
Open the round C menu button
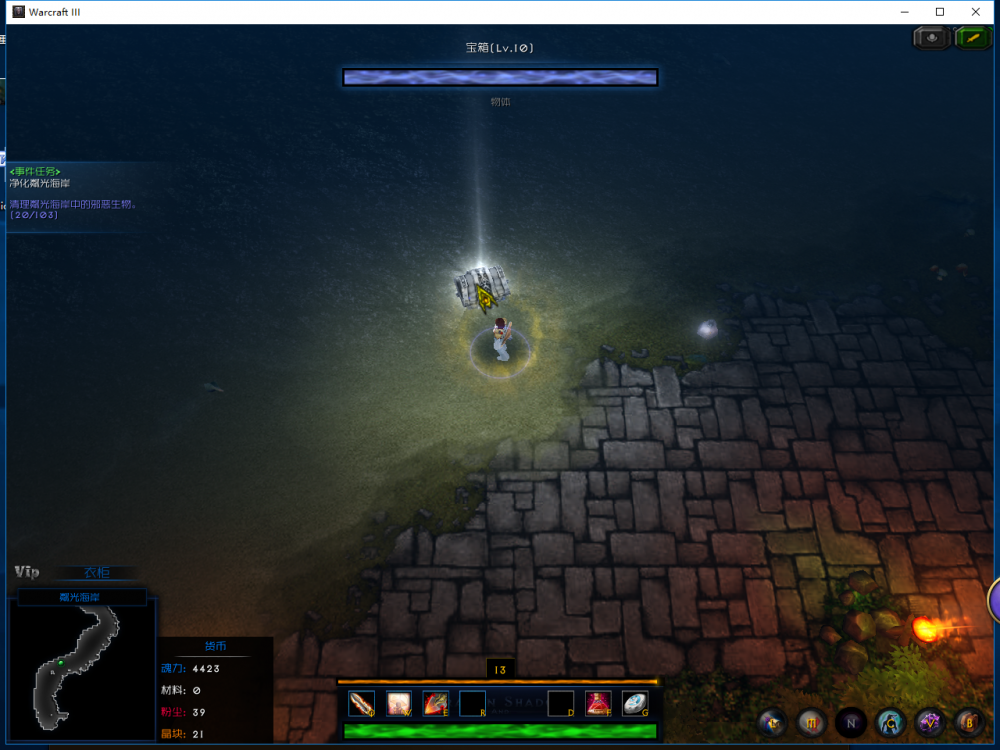click(x=891, y=722)
